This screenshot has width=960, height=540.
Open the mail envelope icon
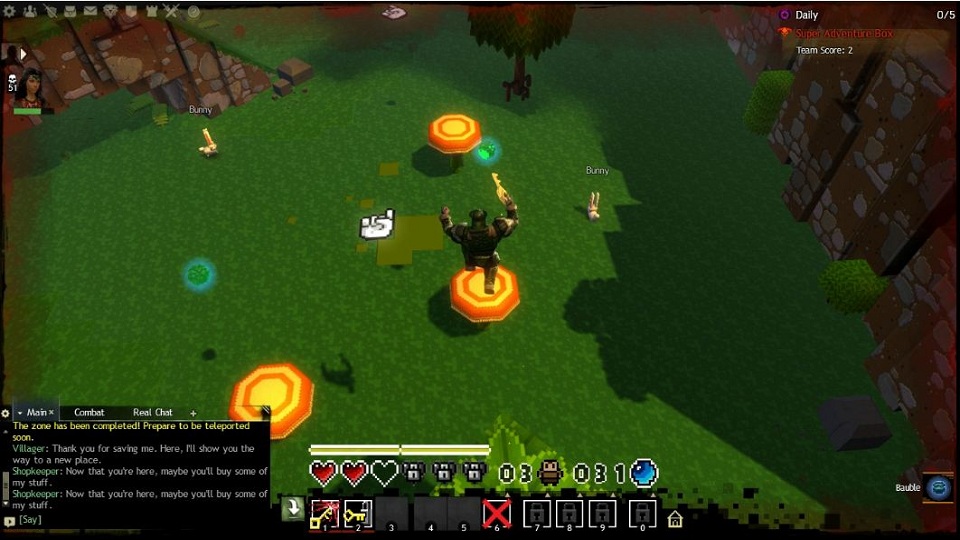click(x=90, y=12)
